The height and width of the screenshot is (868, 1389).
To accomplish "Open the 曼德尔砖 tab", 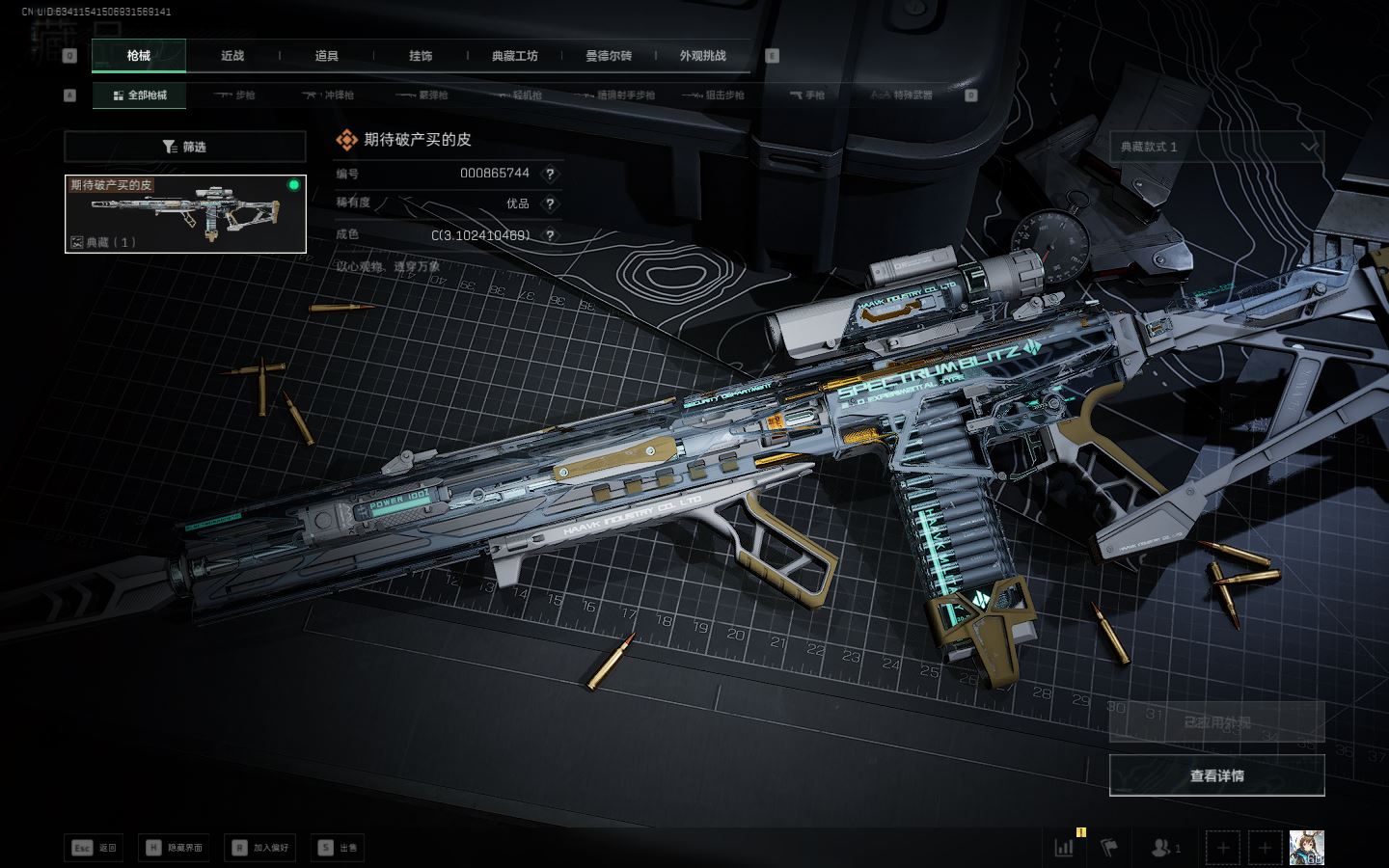I will pos(609,56).
